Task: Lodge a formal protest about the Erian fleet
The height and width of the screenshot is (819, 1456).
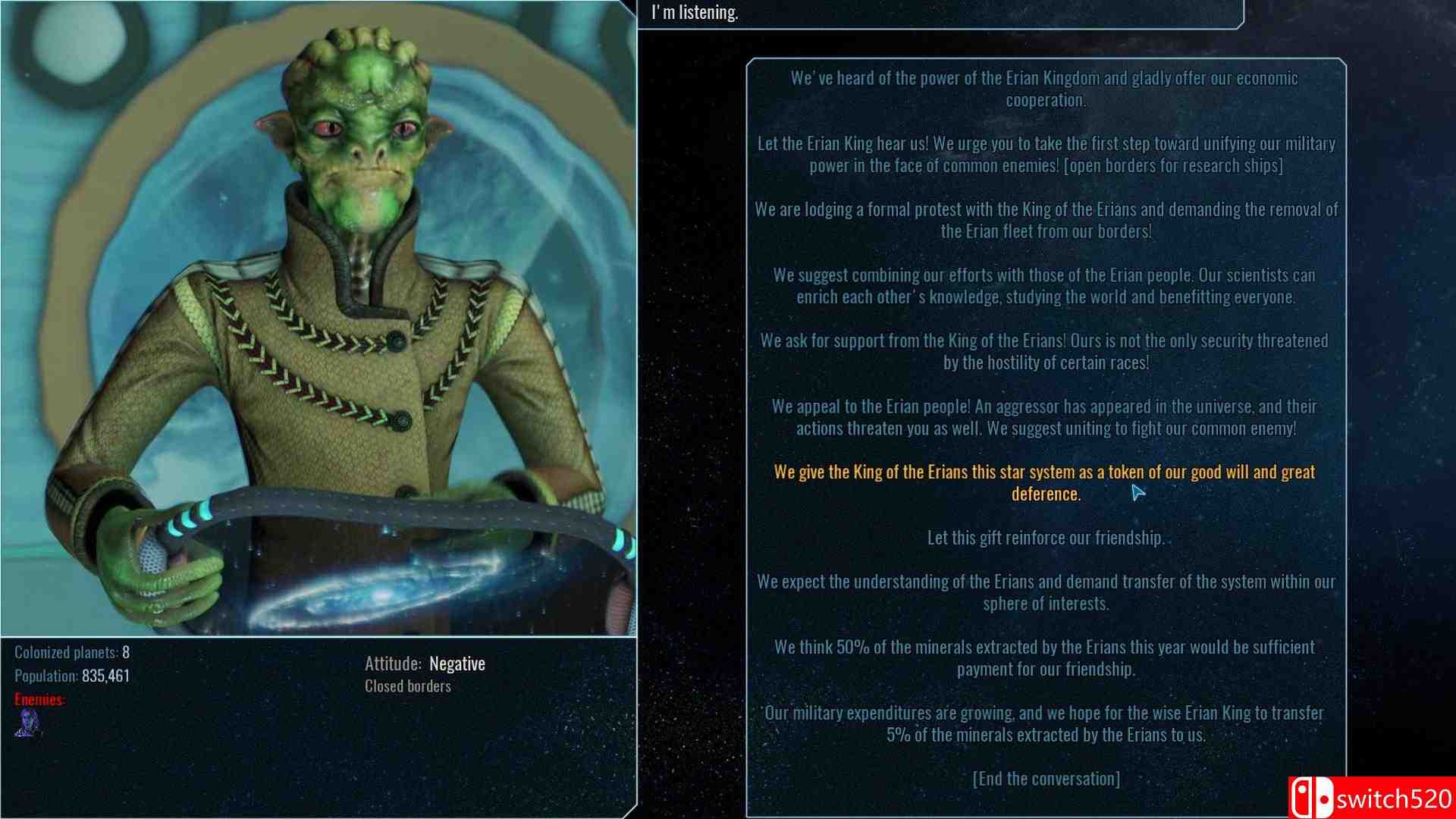Action: point(1045,220)
